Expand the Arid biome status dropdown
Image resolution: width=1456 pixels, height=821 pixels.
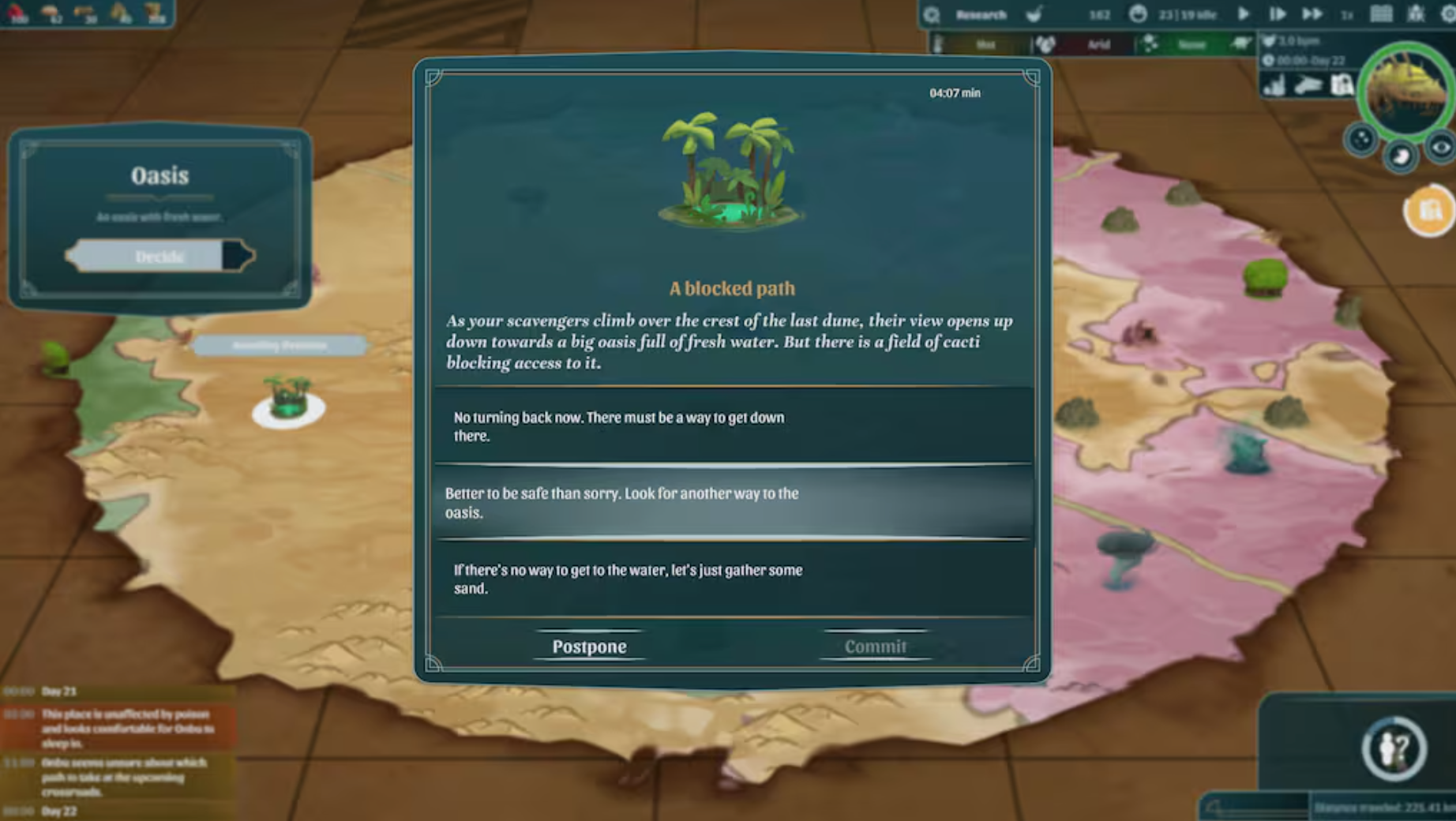[x=1098, y=45]
